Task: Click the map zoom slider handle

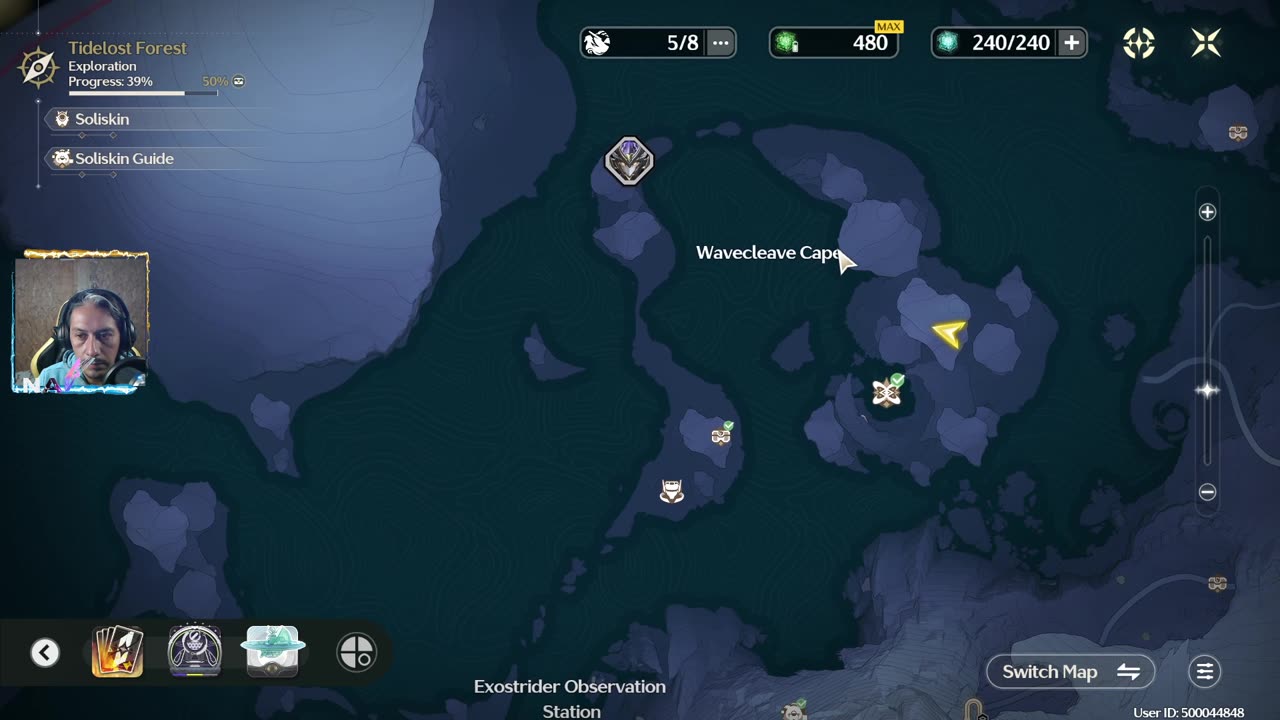Action: pos(1207,390)
